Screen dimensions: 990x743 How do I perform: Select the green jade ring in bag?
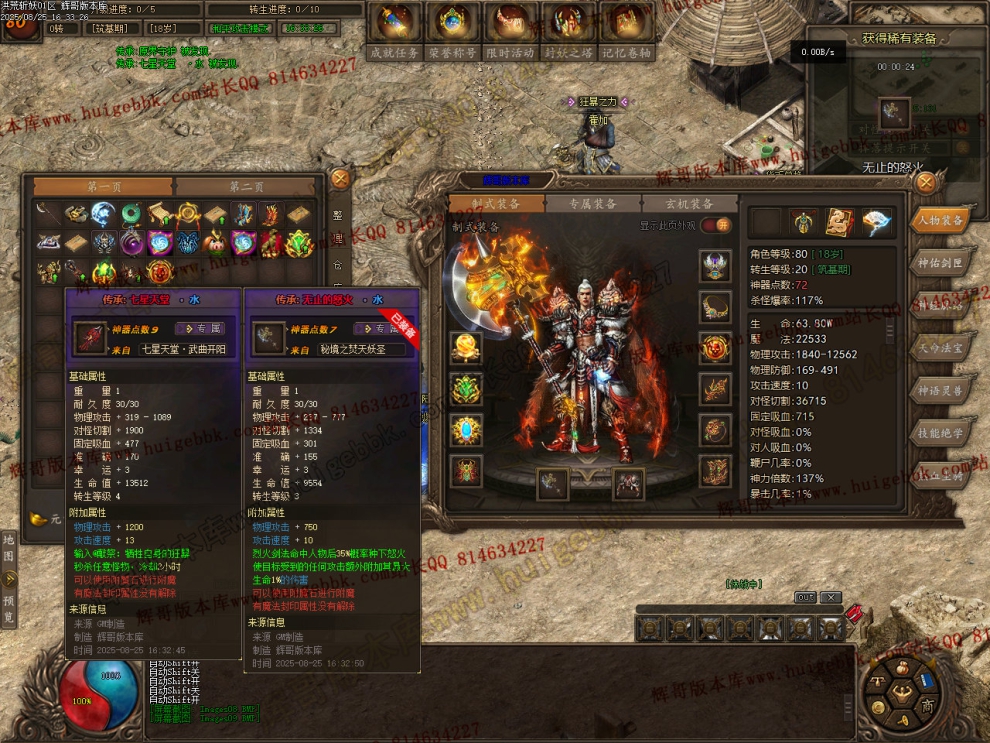(x=131, y=214)
